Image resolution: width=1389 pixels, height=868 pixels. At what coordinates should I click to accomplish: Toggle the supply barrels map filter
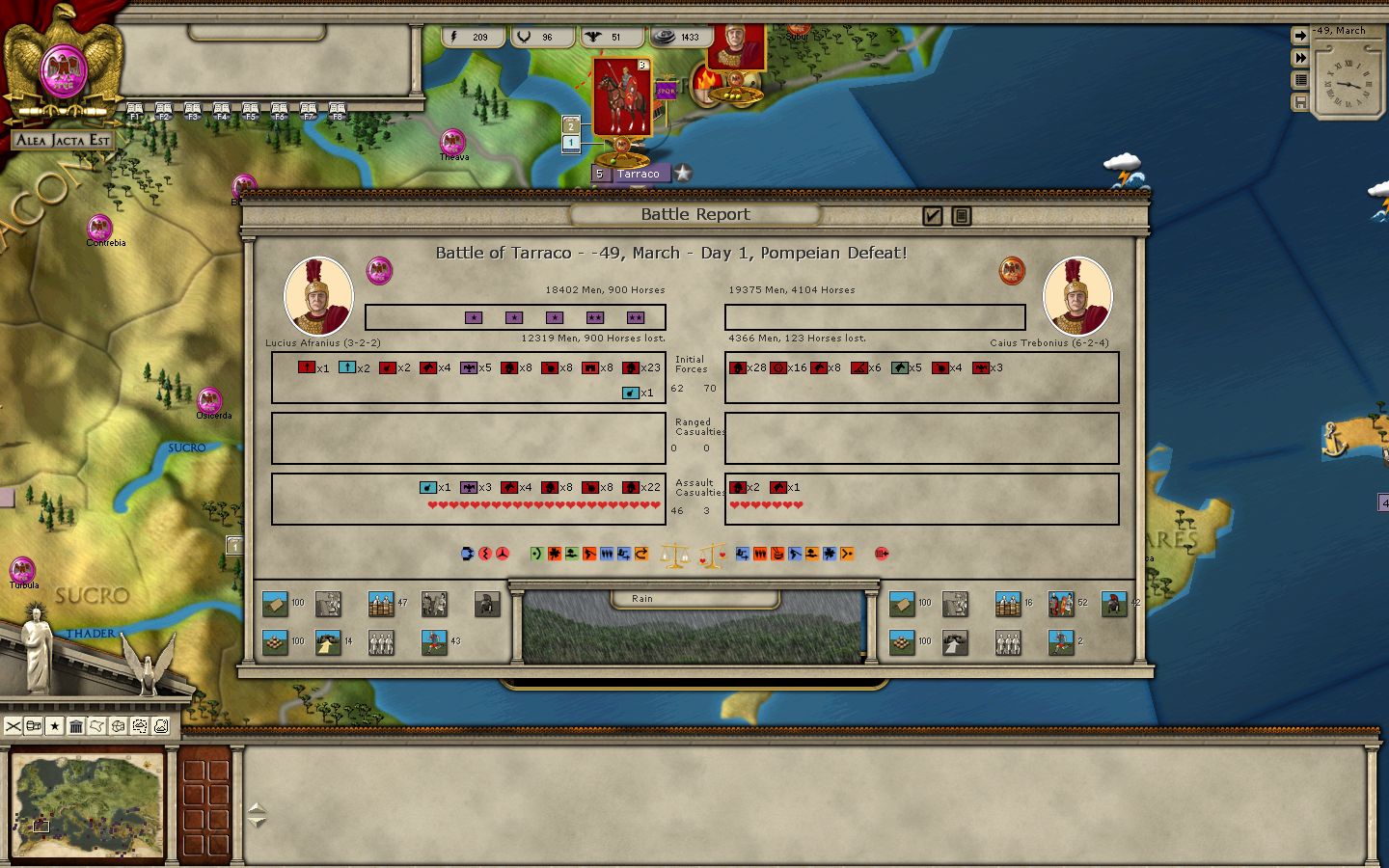(x=34, y=726)
